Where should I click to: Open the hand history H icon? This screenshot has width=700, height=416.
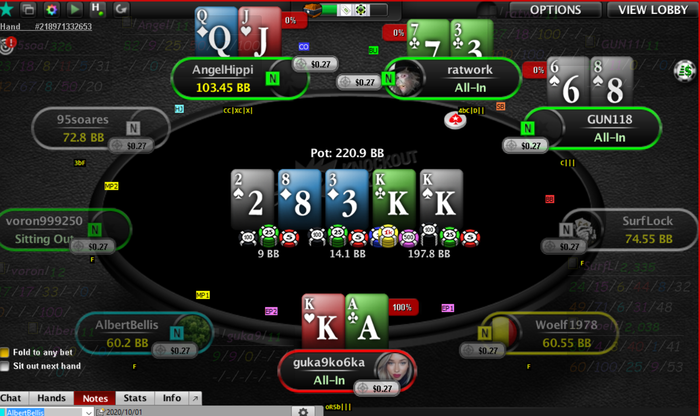coord(97,9)
